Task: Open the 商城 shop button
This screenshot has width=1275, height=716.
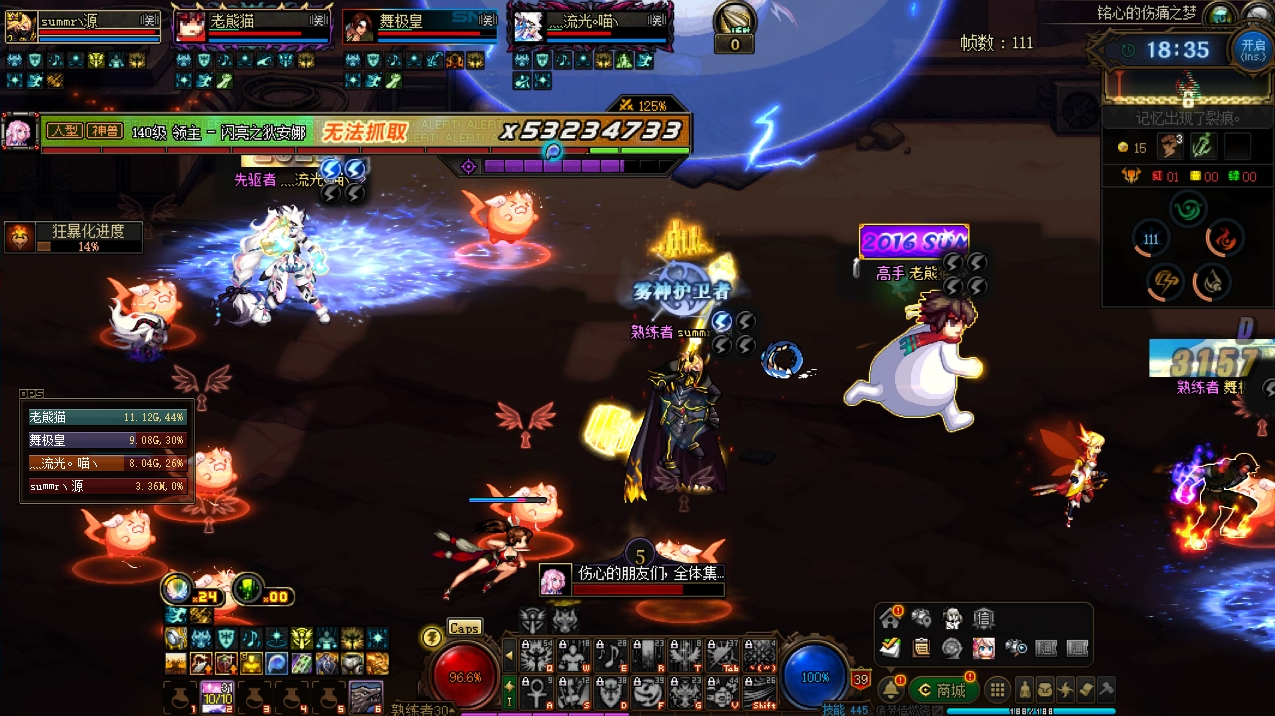Action: click(942, 690)
